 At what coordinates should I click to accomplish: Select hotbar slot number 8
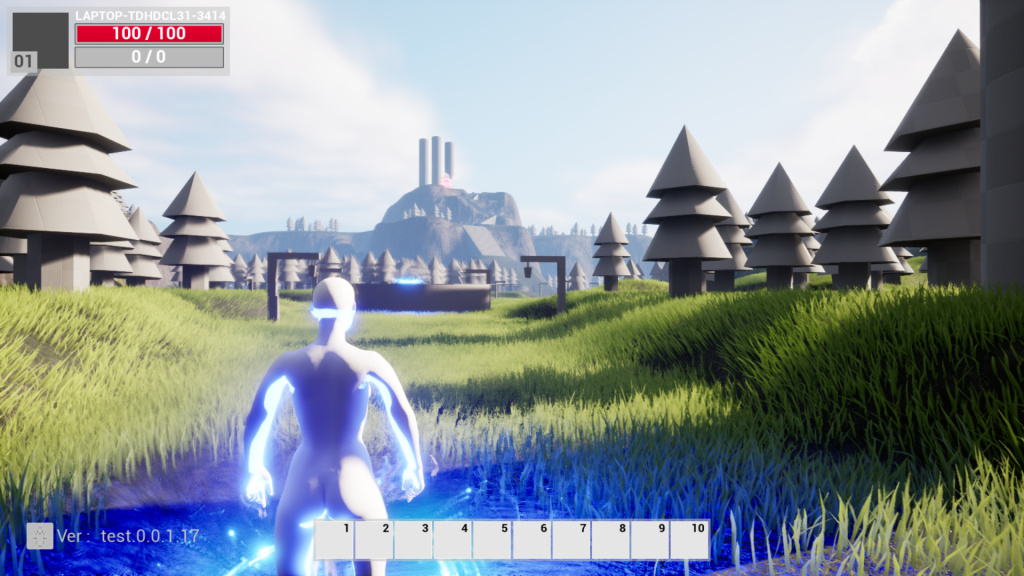tap(610, 540)
